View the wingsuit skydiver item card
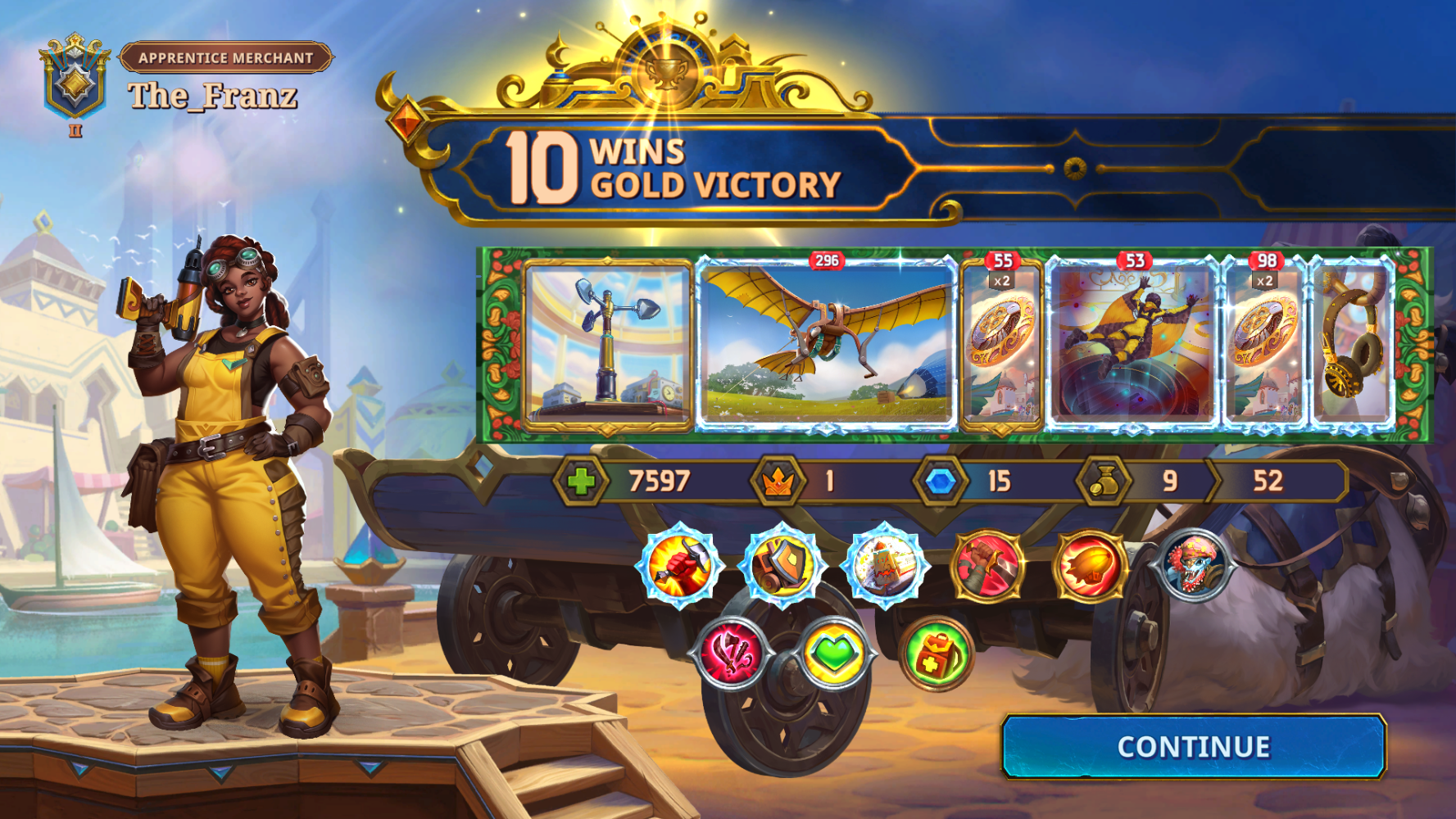Viewport: 1456px width, 819px height. point(1132,345)
